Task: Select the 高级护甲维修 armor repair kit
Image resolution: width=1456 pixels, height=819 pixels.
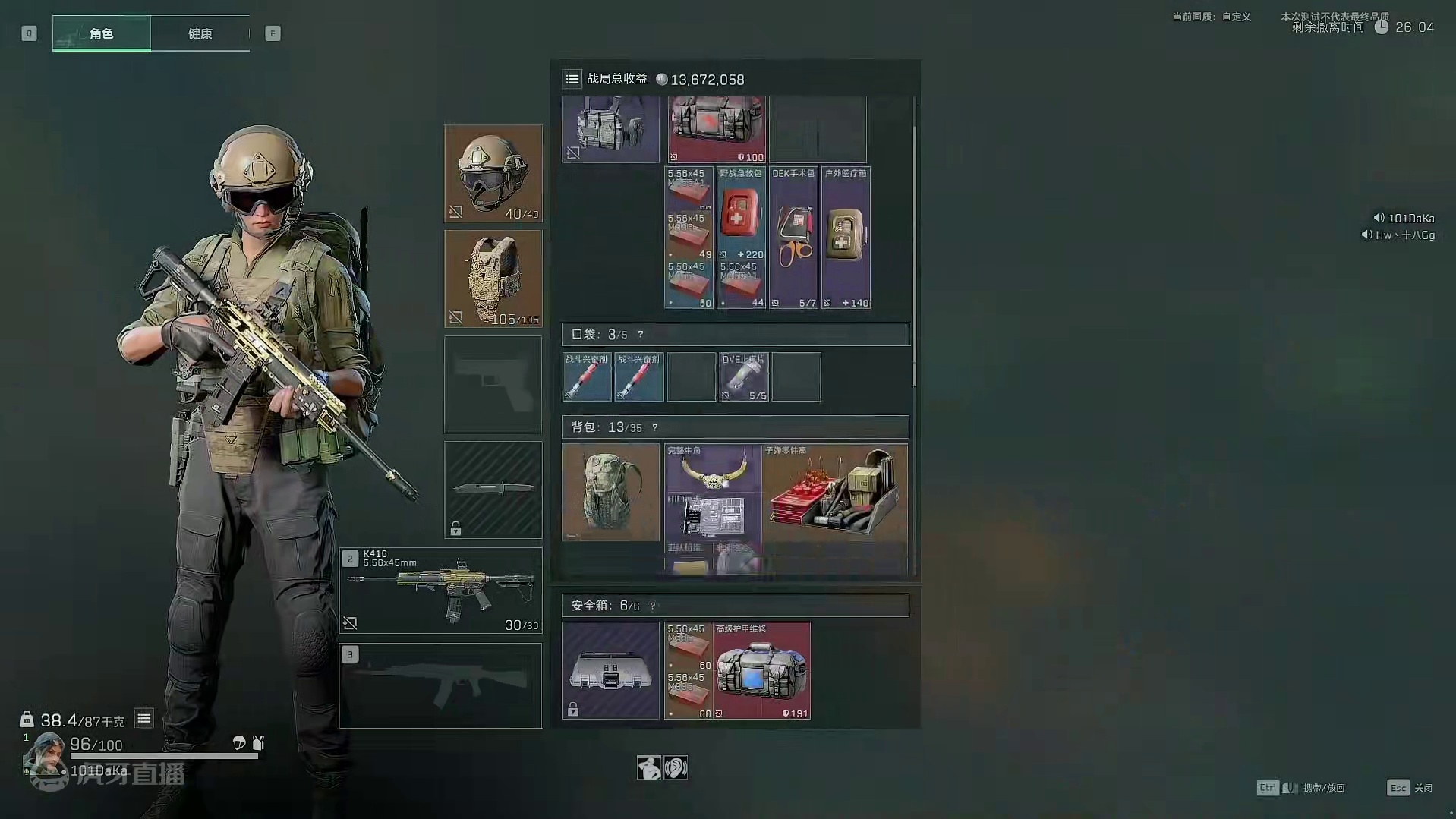Action: click(x=762, y=670)
